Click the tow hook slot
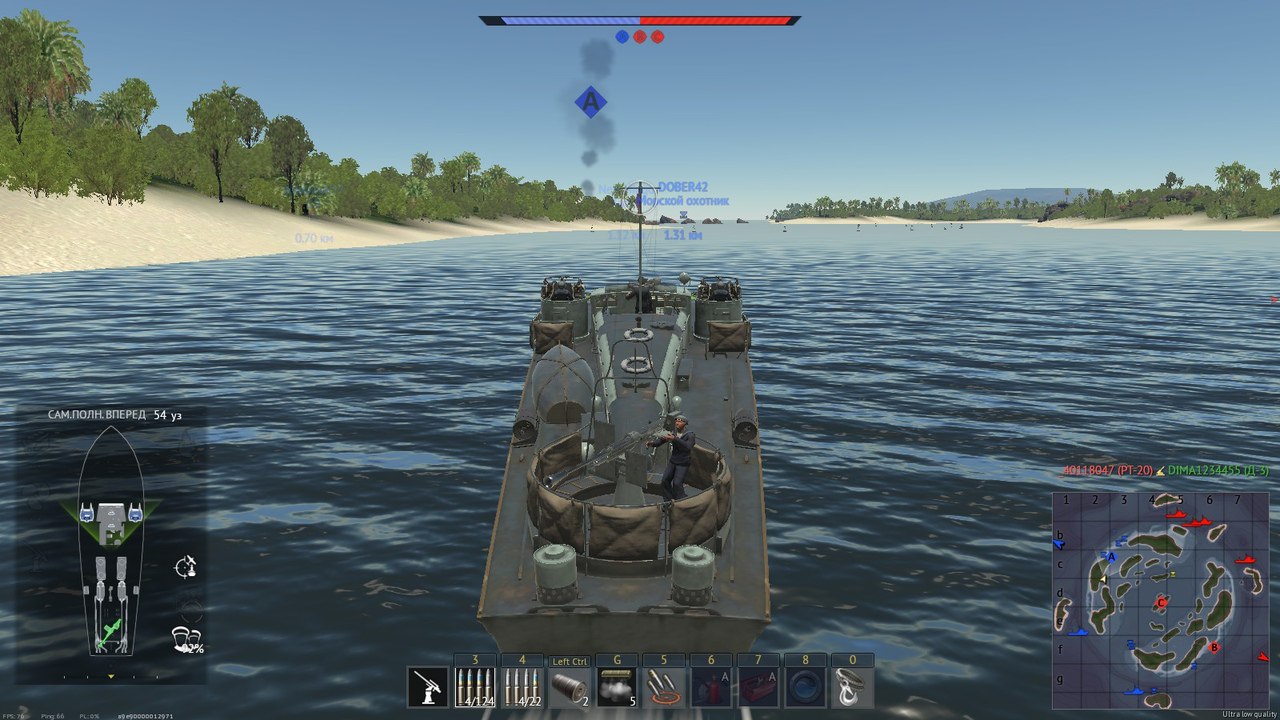Screen dimensions: 1280x720 (x=853, y=688)
